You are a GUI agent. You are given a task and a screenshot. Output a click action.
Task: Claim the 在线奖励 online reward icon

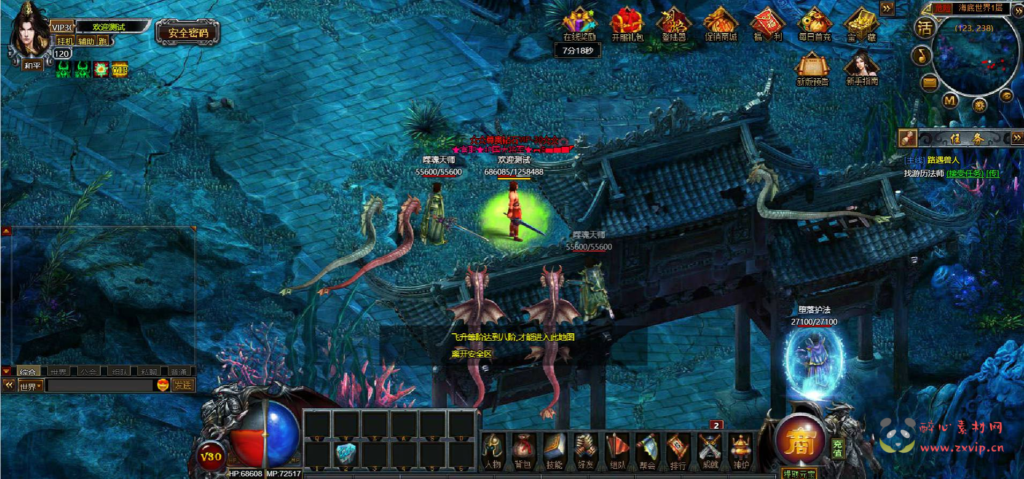coord(579,24)
